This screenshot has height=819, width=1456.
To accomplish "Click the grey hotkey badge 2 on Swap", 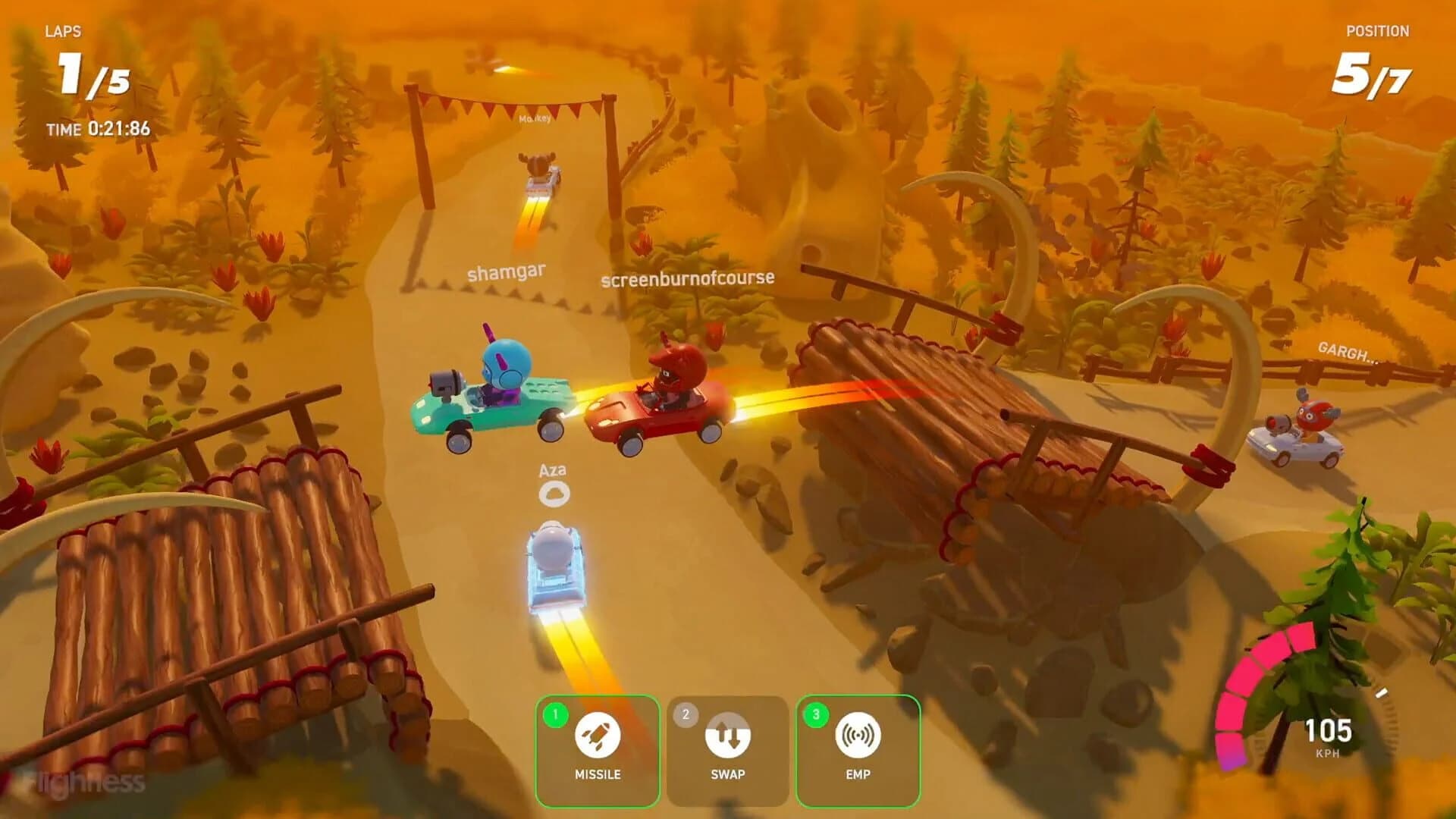I will (685, 714).
